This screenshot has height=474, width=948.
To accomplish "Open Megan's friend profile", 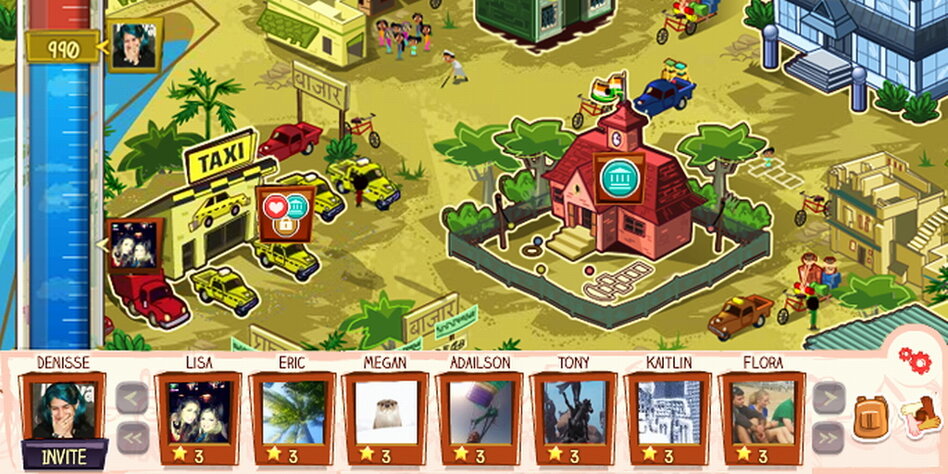I will tap(386, 412).
